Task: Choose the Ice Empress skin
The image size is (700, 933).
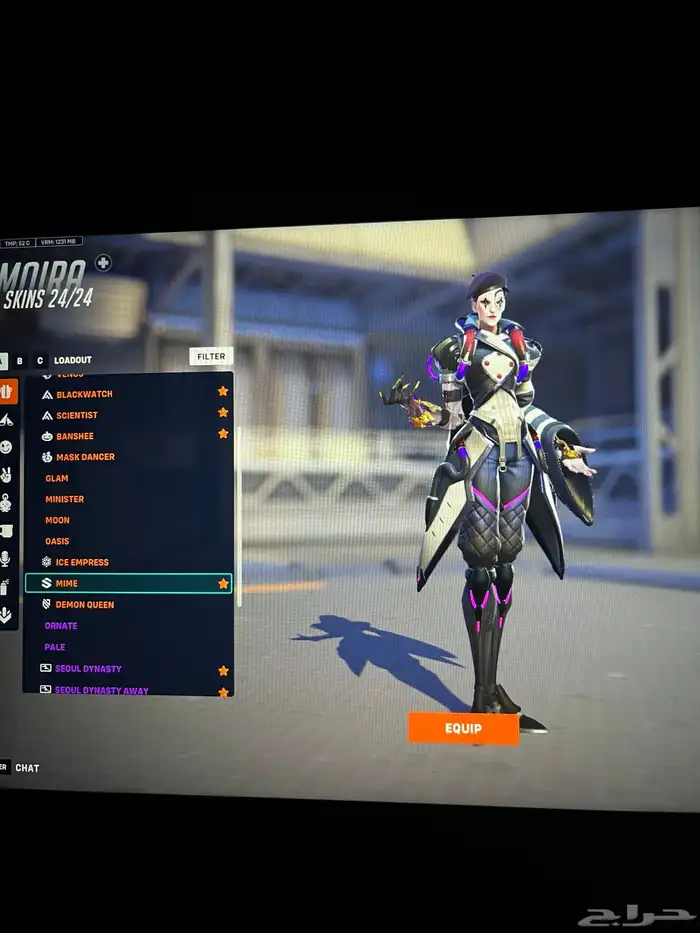Action: click(82, 562)
